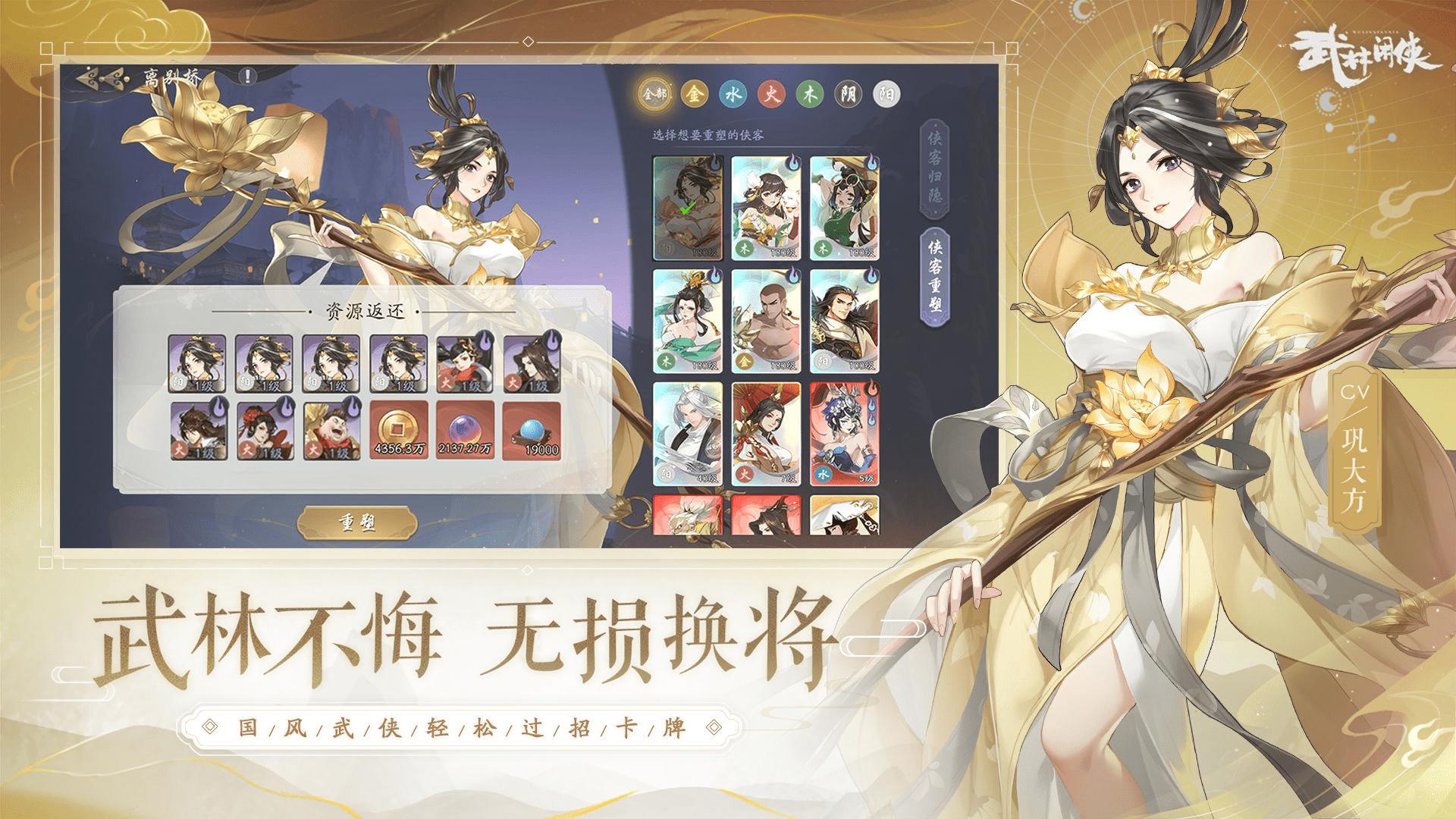This screenshot has width=1456, height=819.
Task: Select the 金 (Gold) element filter icon
Action: (x=695, y=92)
